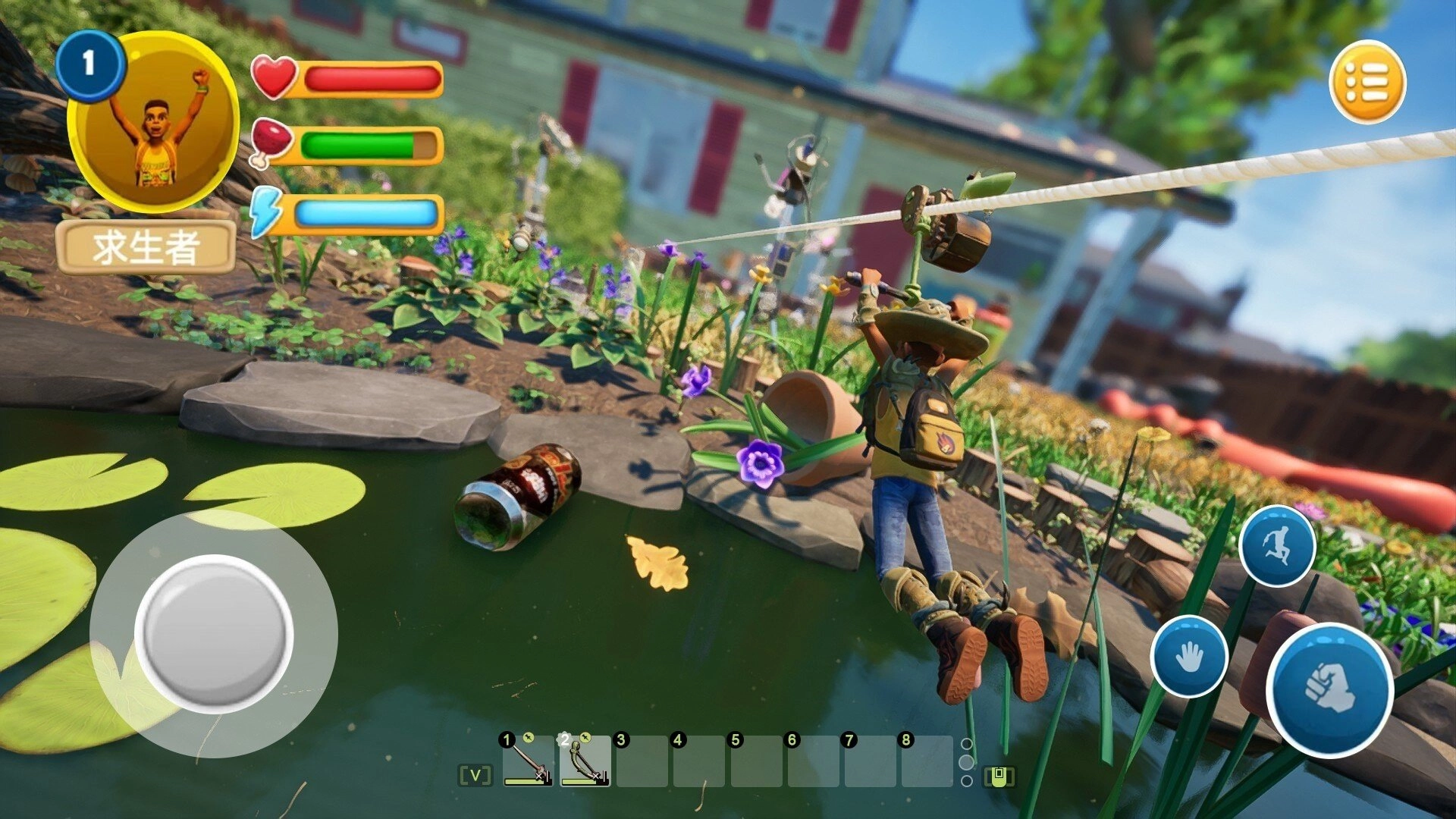Choose empty hotbar slot 3
Viewport: 1456px width, 819px height.
coord(642,762)
